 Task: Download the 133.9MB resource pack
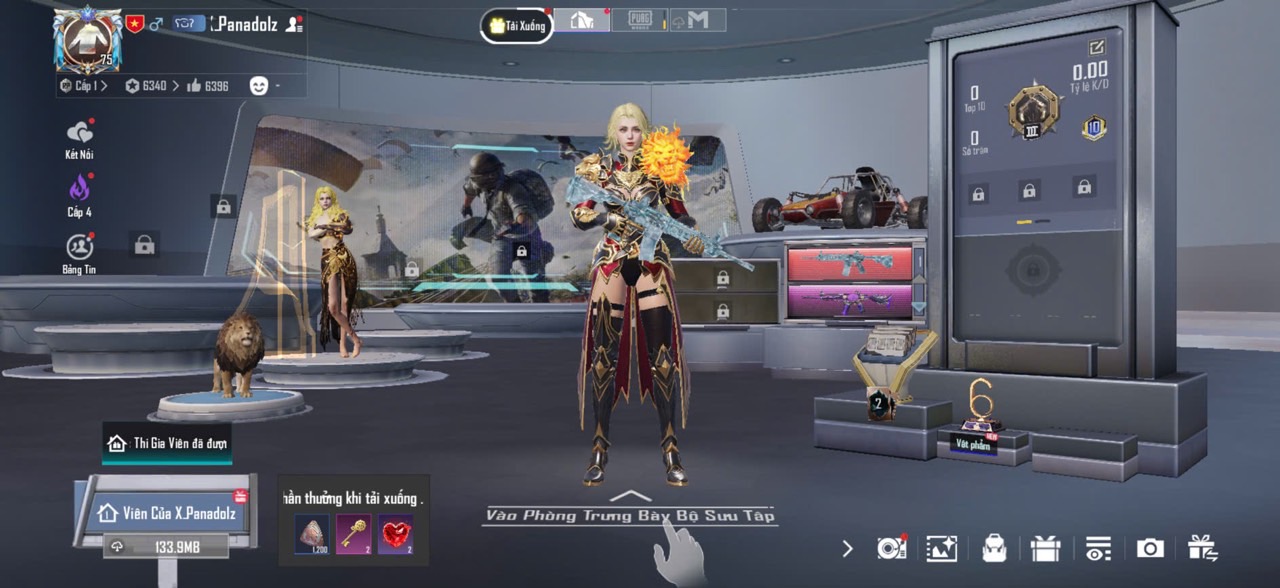click(x=166, y=547)
